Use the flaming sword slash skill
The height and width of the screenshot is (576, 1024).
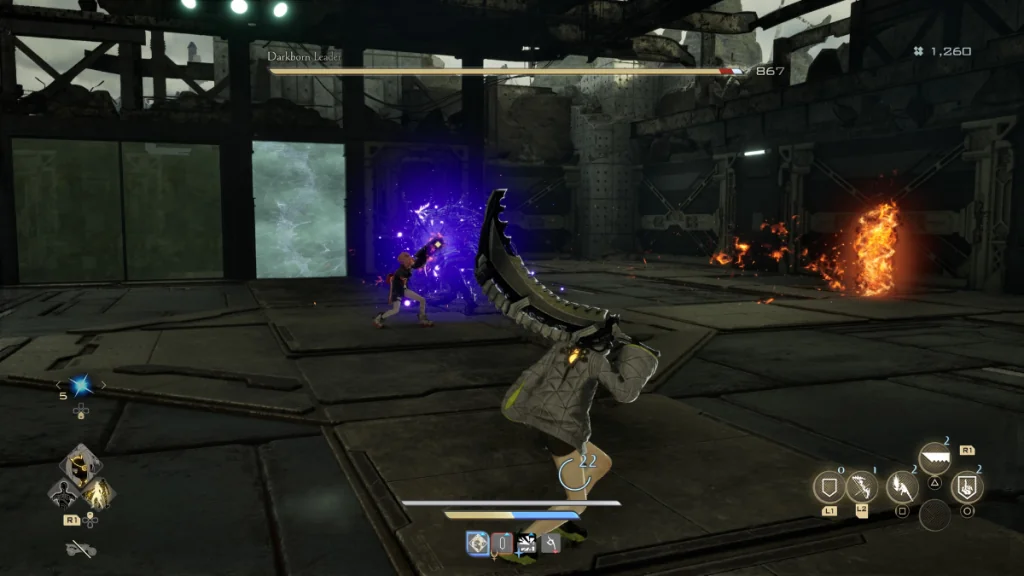pyautogui.click(x=902, y=488)
